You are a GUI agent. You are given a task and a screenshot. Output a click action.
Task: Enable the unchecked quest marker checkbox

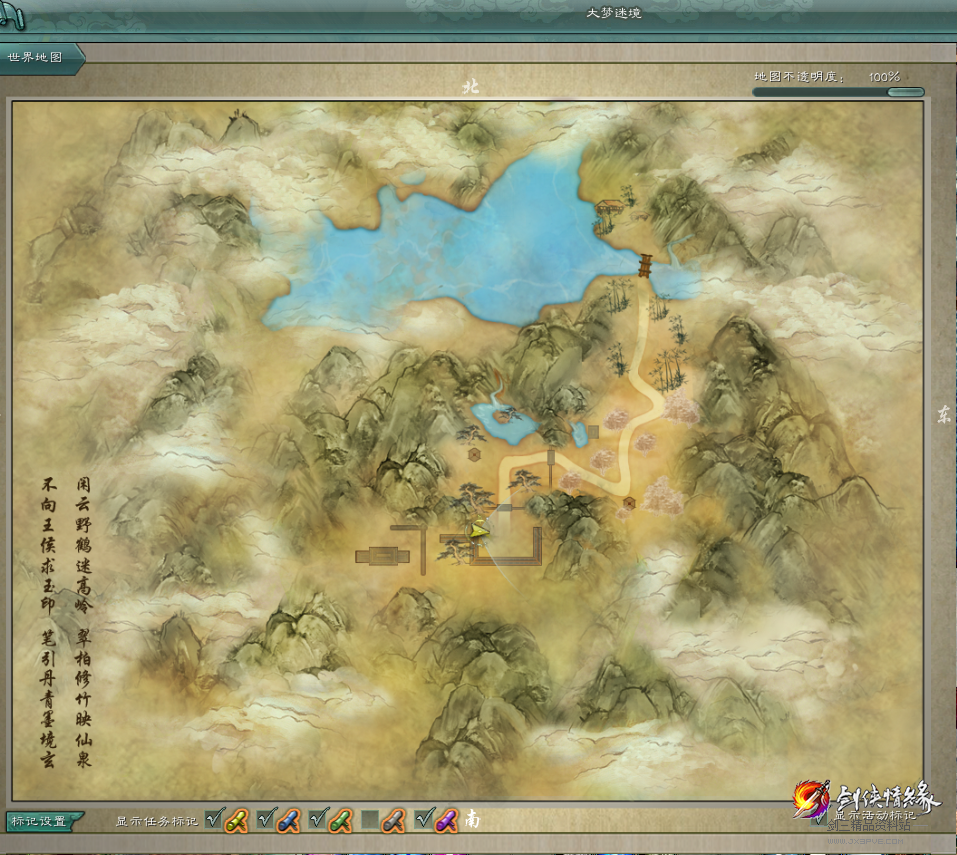tap(370, 820)
